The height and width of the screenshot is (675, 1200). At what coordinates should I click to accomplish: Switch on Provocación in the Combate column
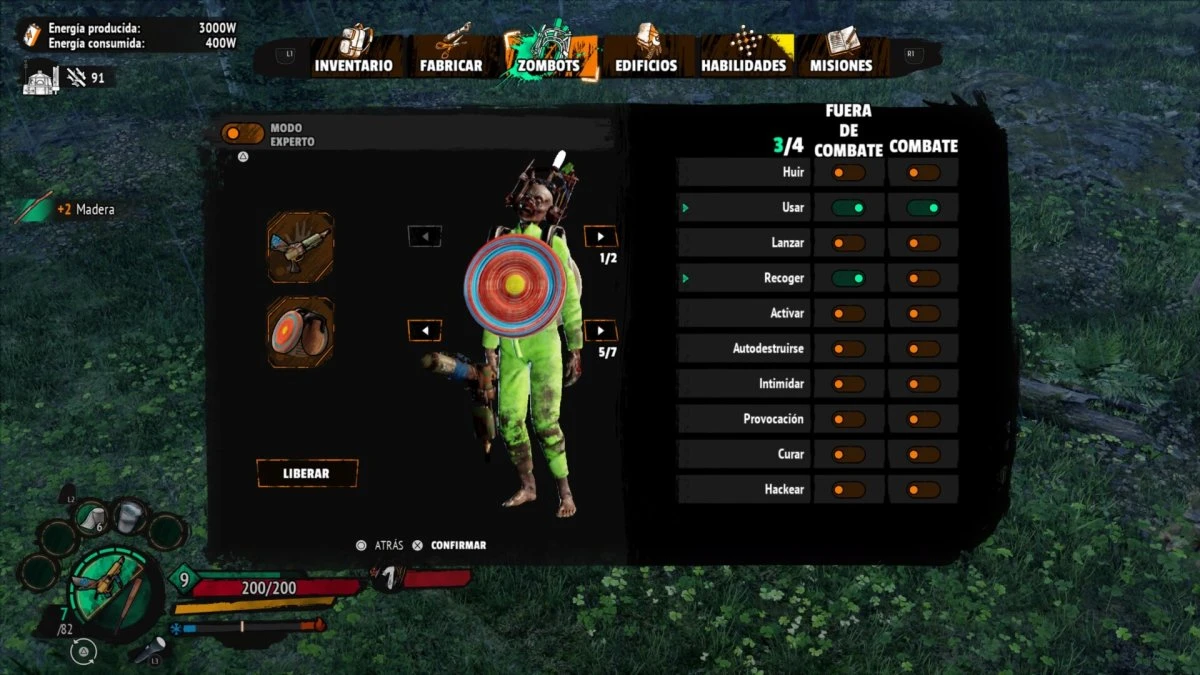923,419
